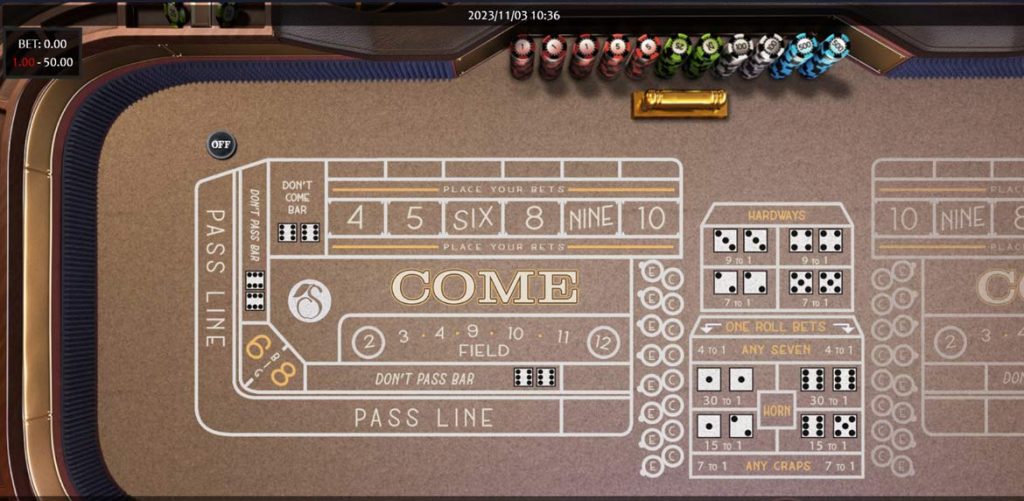This screenshot has width=1024, height=501.
Task: Select the hard four double-twos bet
Action: pyautogui.click(x=739, y=287)
